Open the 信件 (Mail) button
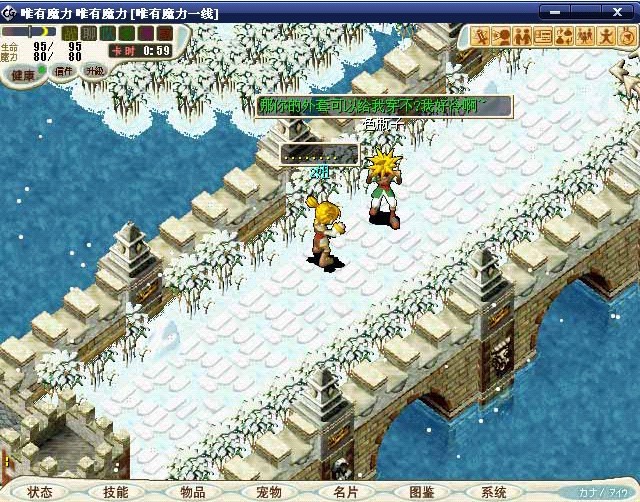 click(65, 71)
